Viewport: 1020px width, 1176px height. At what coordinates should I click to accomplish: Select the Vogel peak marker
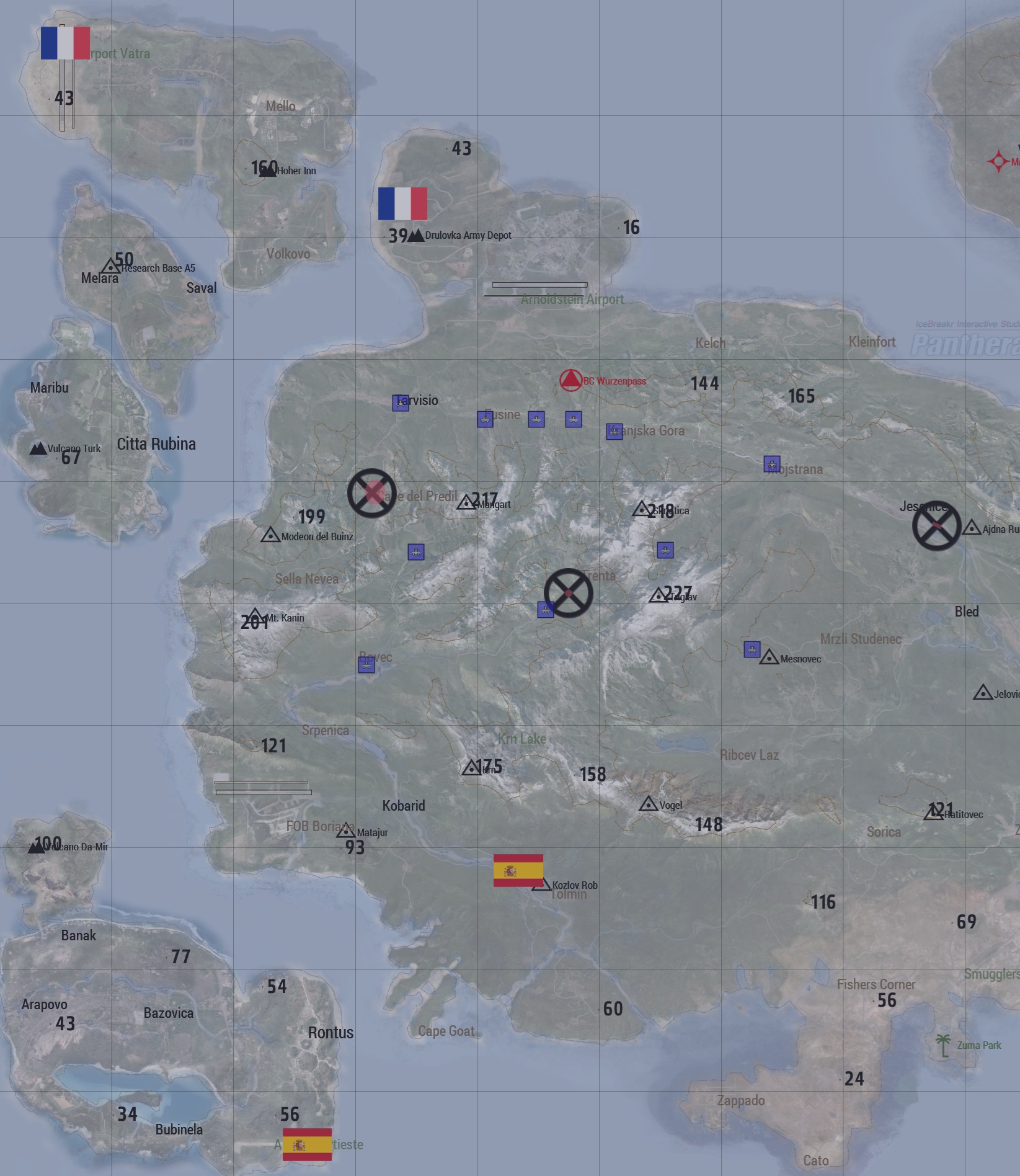coord(647,803)
